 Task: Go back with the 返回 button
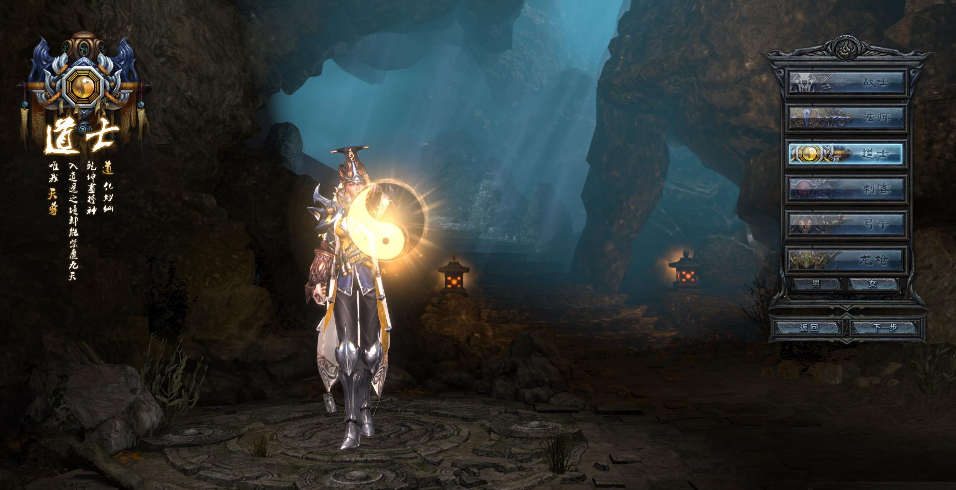point(809,327)
